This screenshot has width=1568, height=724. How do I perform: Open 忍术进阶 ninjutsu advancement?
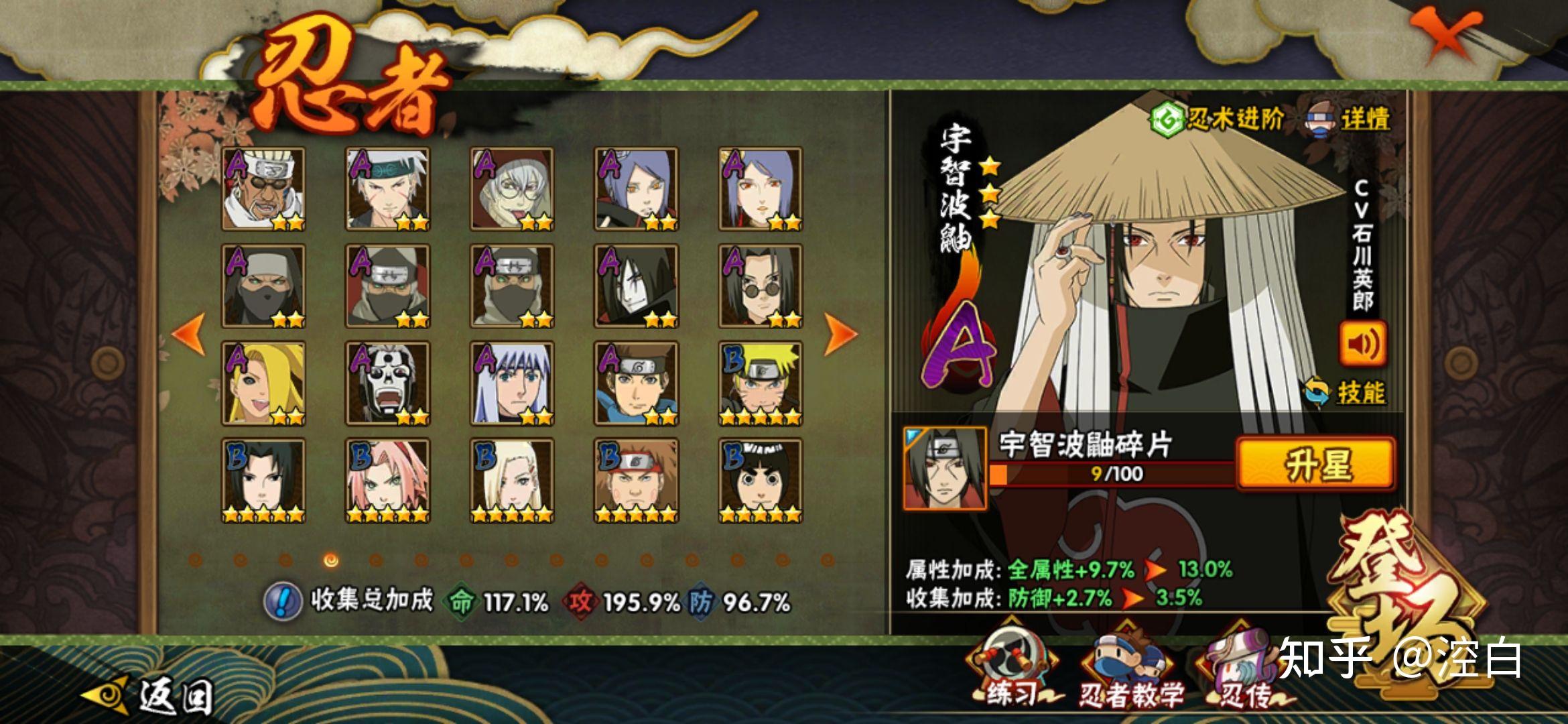[1217, 120]
